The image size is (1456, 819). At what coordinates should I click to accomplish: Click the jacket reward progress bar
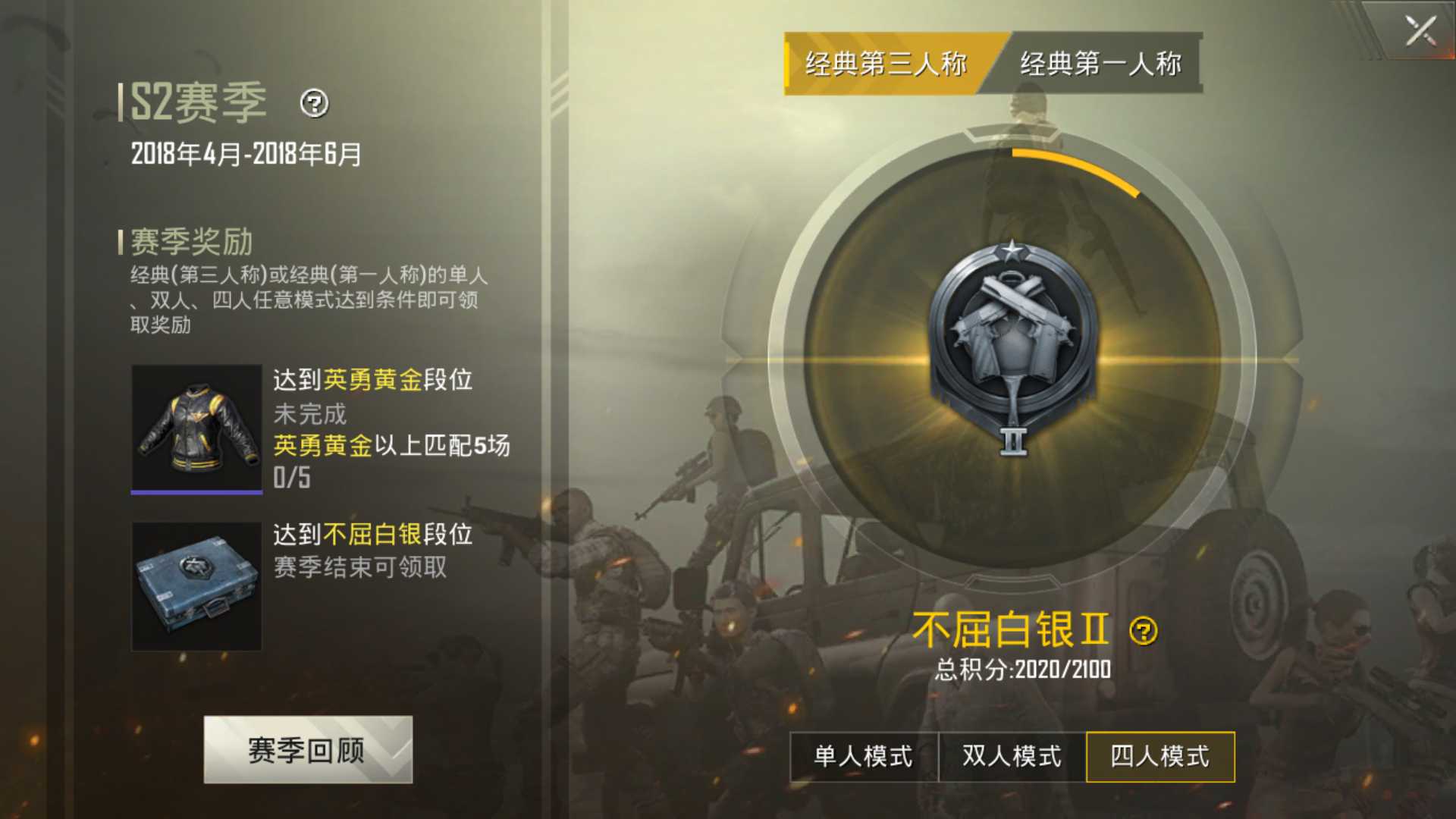pos(196,494)
